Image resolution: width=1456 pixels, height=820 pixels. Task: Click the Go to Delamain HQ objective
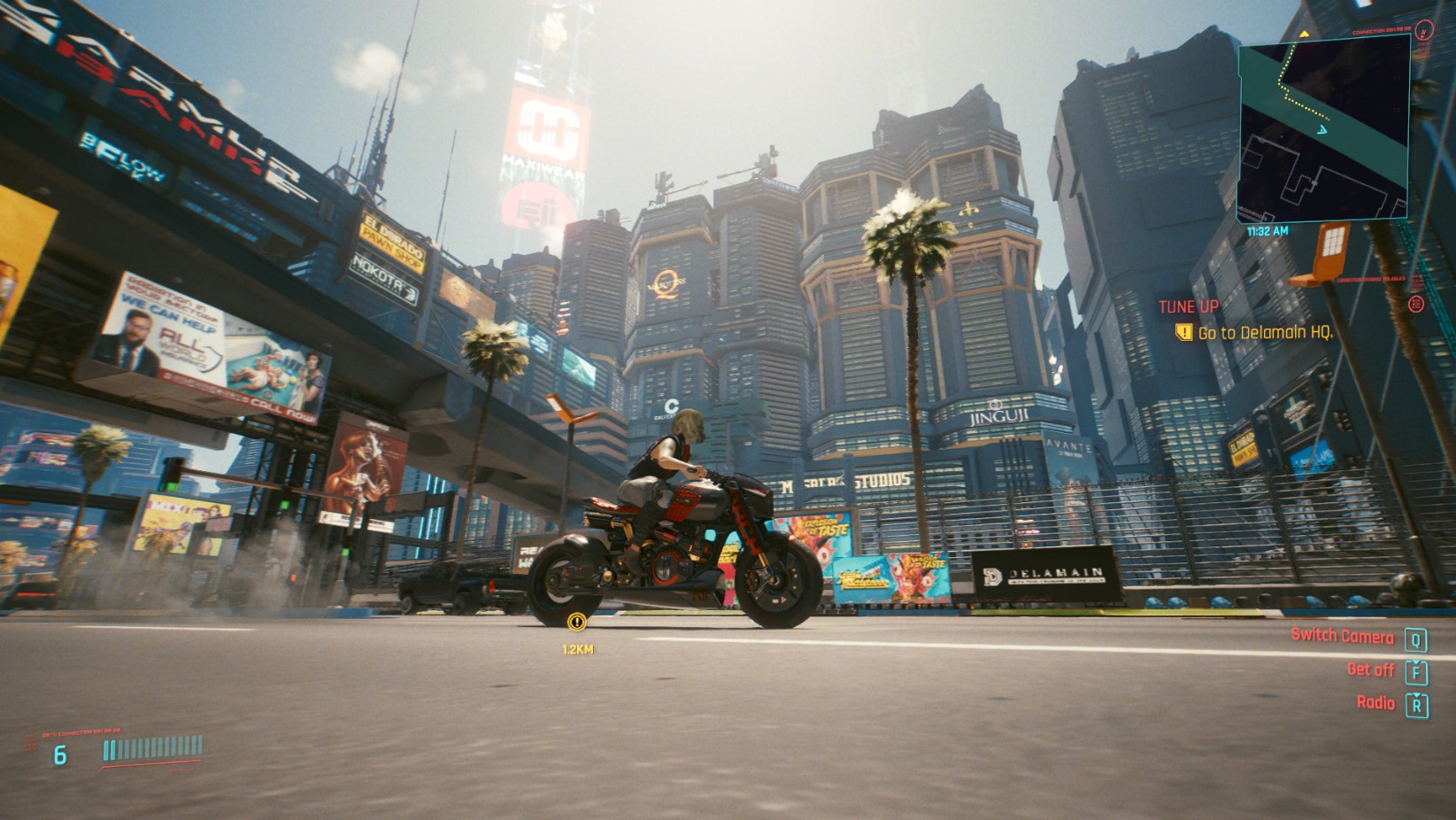1265,333
